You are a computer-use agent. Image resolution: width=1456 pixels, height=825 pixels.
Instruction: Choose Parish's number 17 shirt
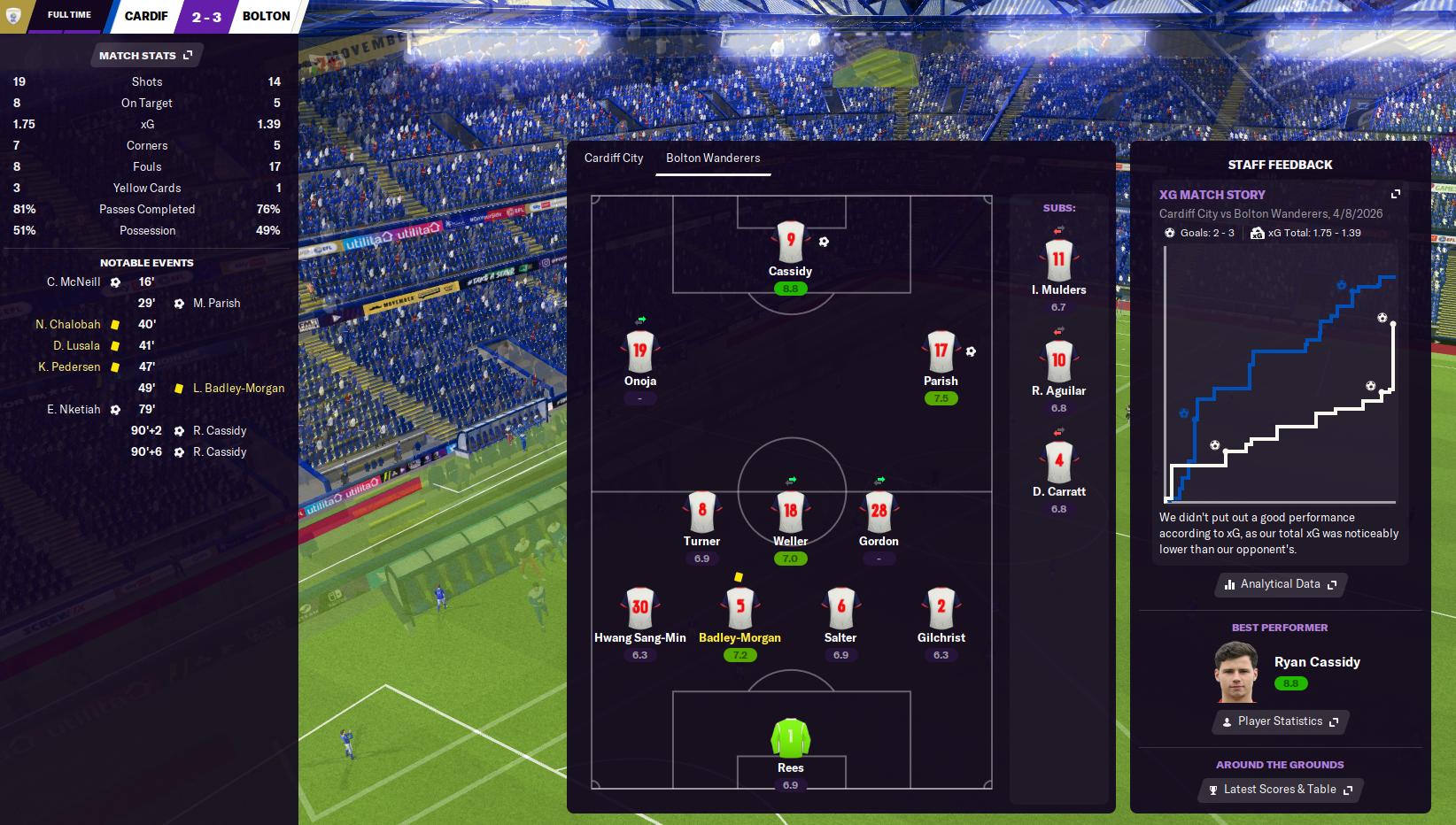point(941,351)
